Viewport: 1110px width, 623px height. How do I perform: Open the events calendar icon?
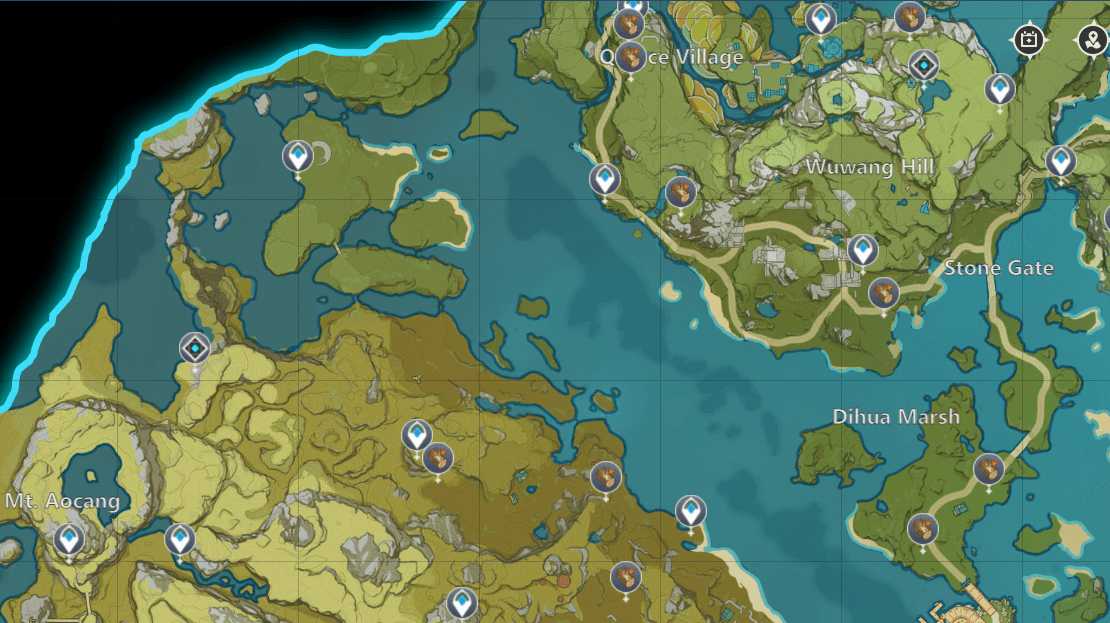pyautogui.click(x=1028, y=40)
